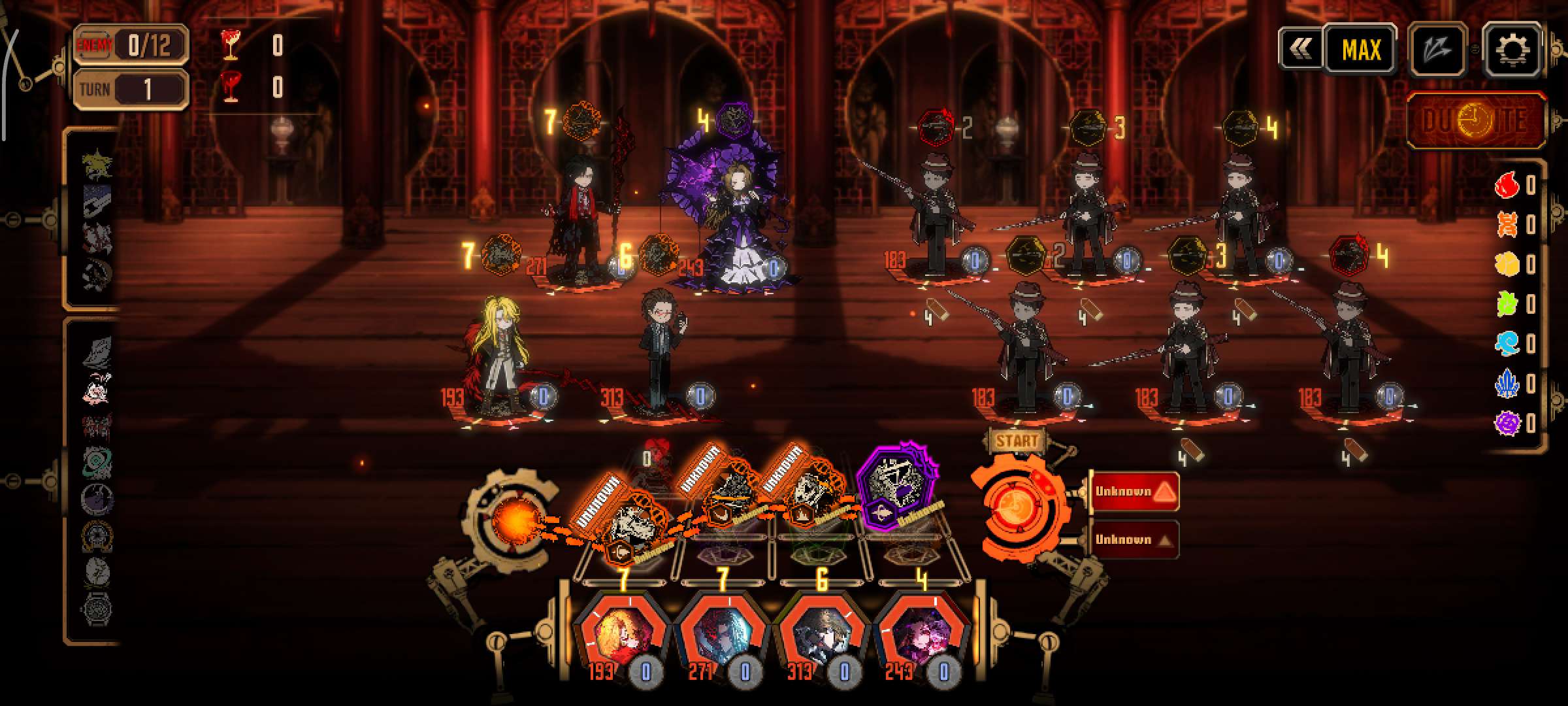Image resolution: width=1568 pixels, height=706 pixels.
Task: Click the glowing orange chain-start gear
Action: pyautogui.click(x=514, y=520)
